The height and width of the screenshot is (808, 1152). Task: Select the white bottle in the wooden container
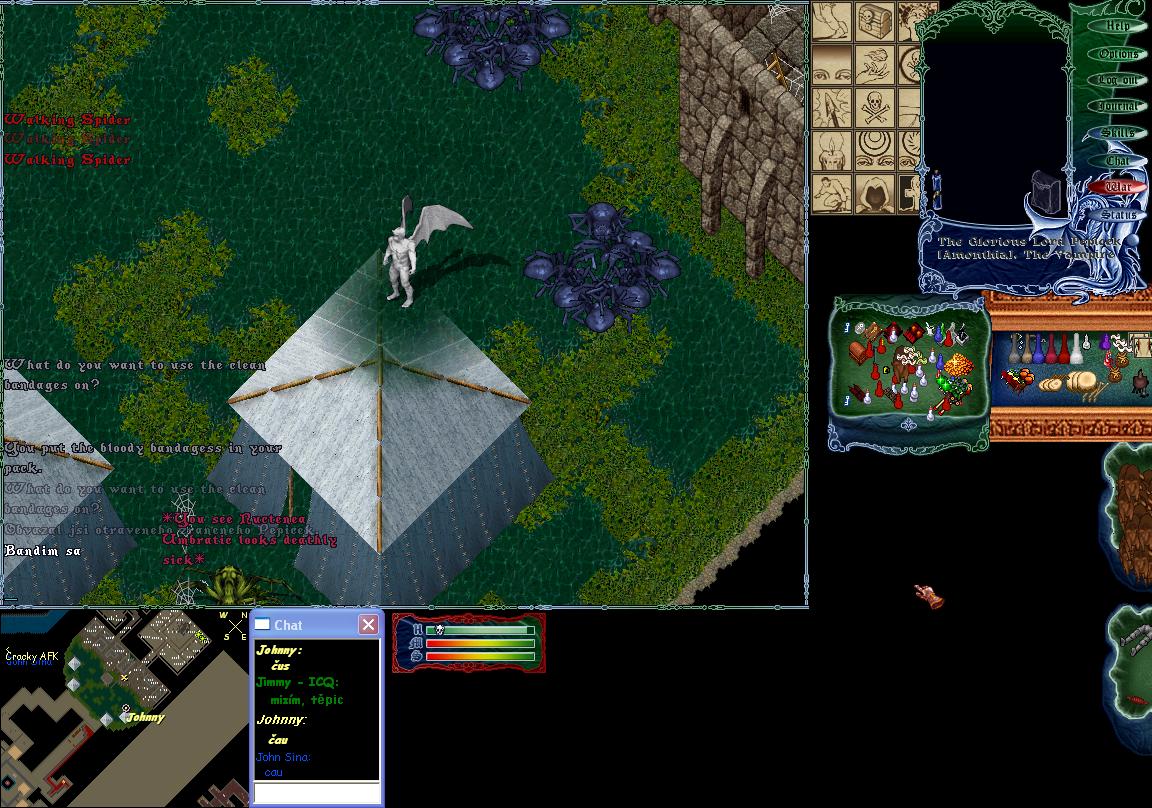tap(1078, 350)
